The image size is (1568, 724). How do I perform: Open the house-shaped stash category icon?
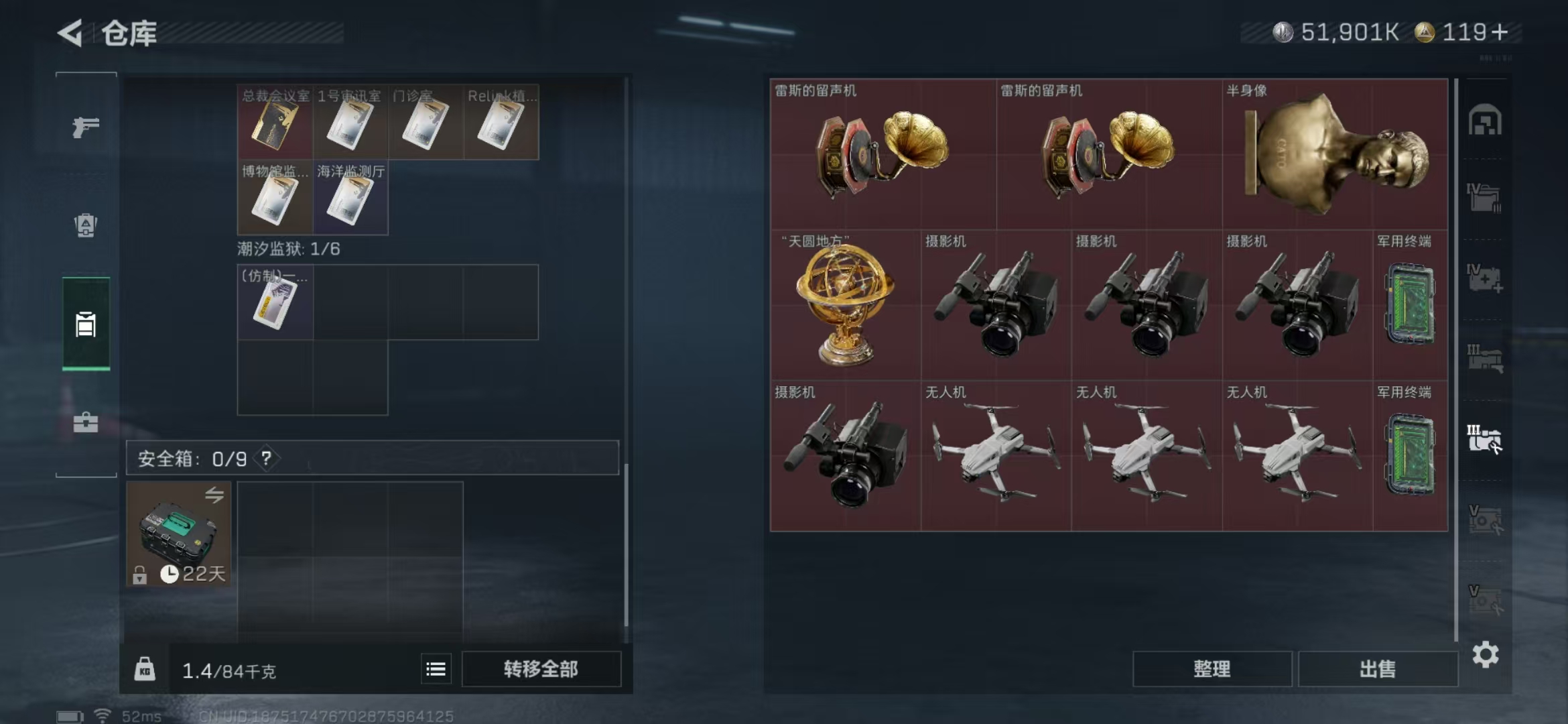coord(1485,121)
